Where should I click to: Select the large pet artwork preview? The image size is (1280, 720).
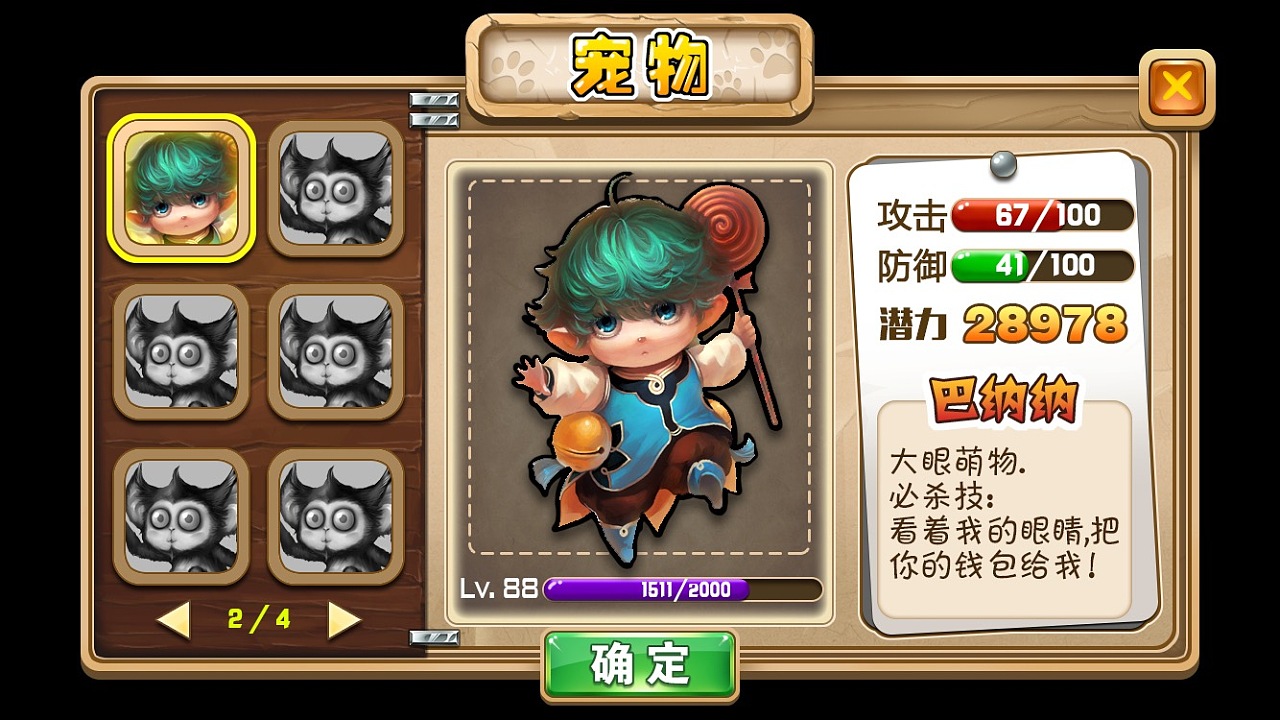click(x=640, y=370)
